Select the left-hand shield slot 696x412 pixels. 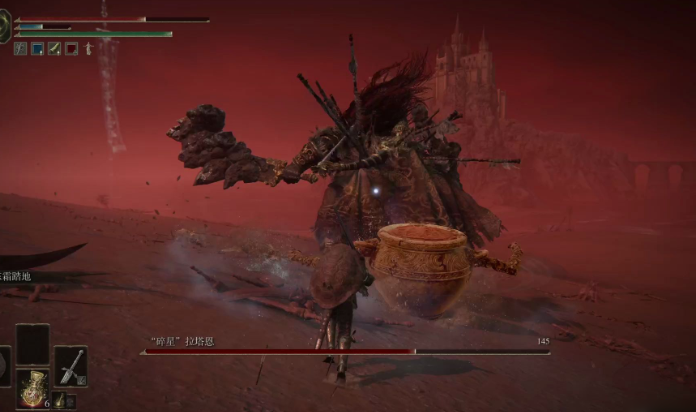click(4, 366)
